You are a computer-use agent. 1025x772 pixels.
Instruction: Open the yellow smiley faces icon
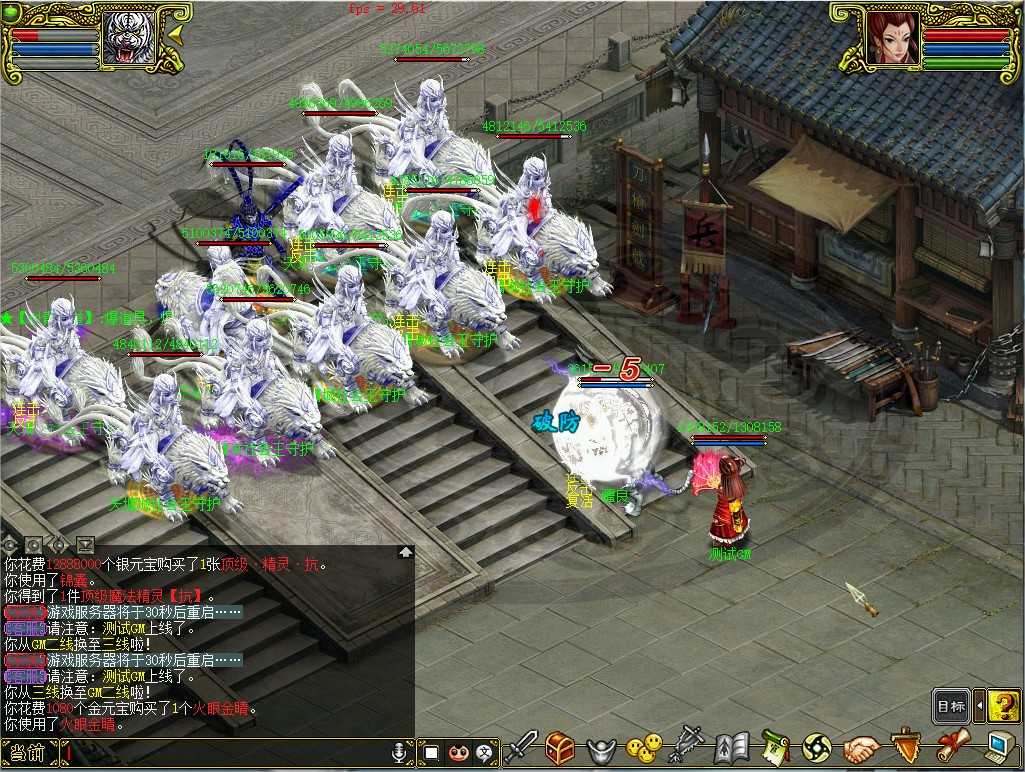click(644, 747)
